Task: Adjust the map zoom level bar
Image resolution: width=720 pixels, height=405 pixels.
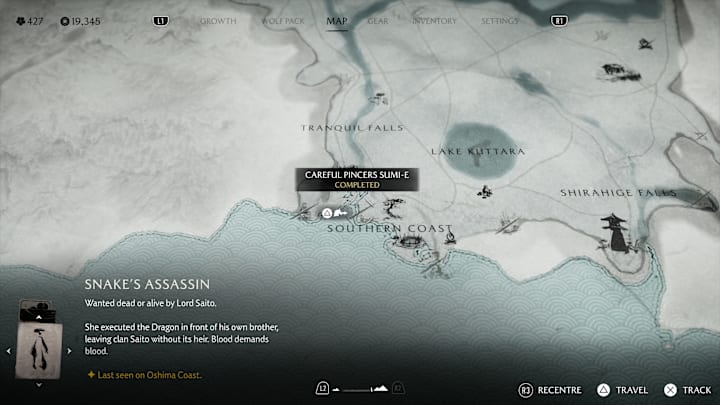Action: pos(359,389)
